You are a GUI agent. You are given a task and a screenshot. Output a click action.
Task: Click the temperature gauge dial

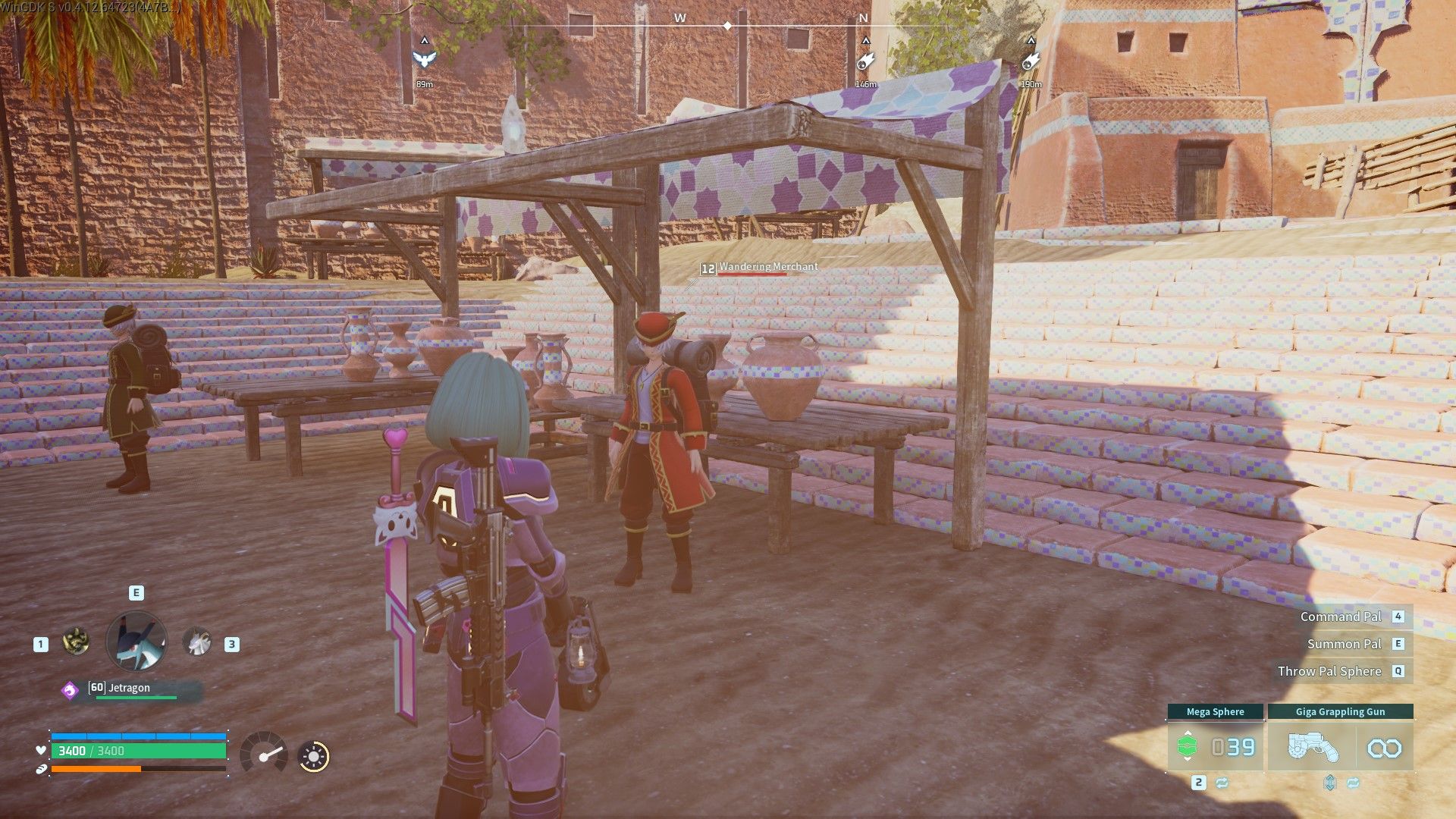click(x=264, y=753)
